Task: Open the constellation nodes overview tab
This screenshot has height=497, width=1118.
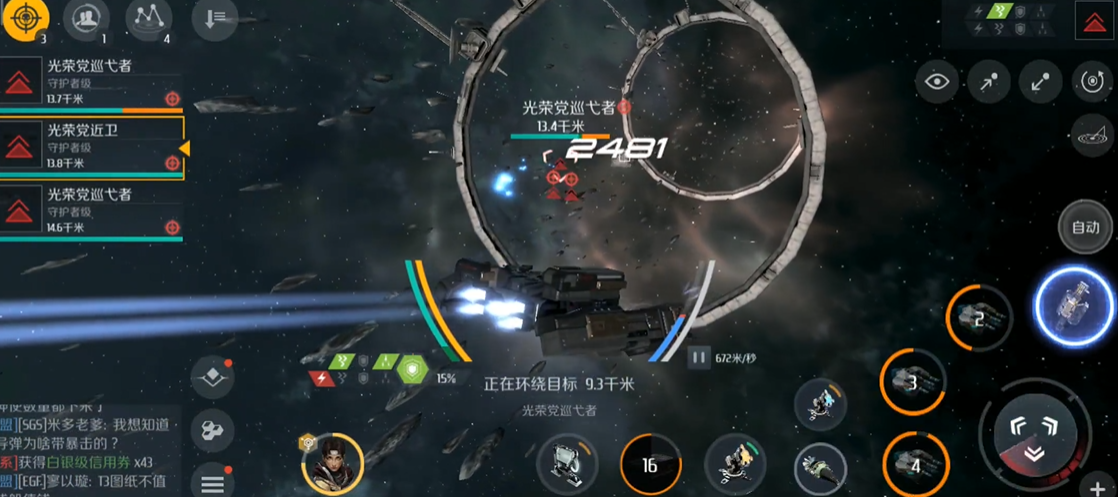Action: (148, 19)
